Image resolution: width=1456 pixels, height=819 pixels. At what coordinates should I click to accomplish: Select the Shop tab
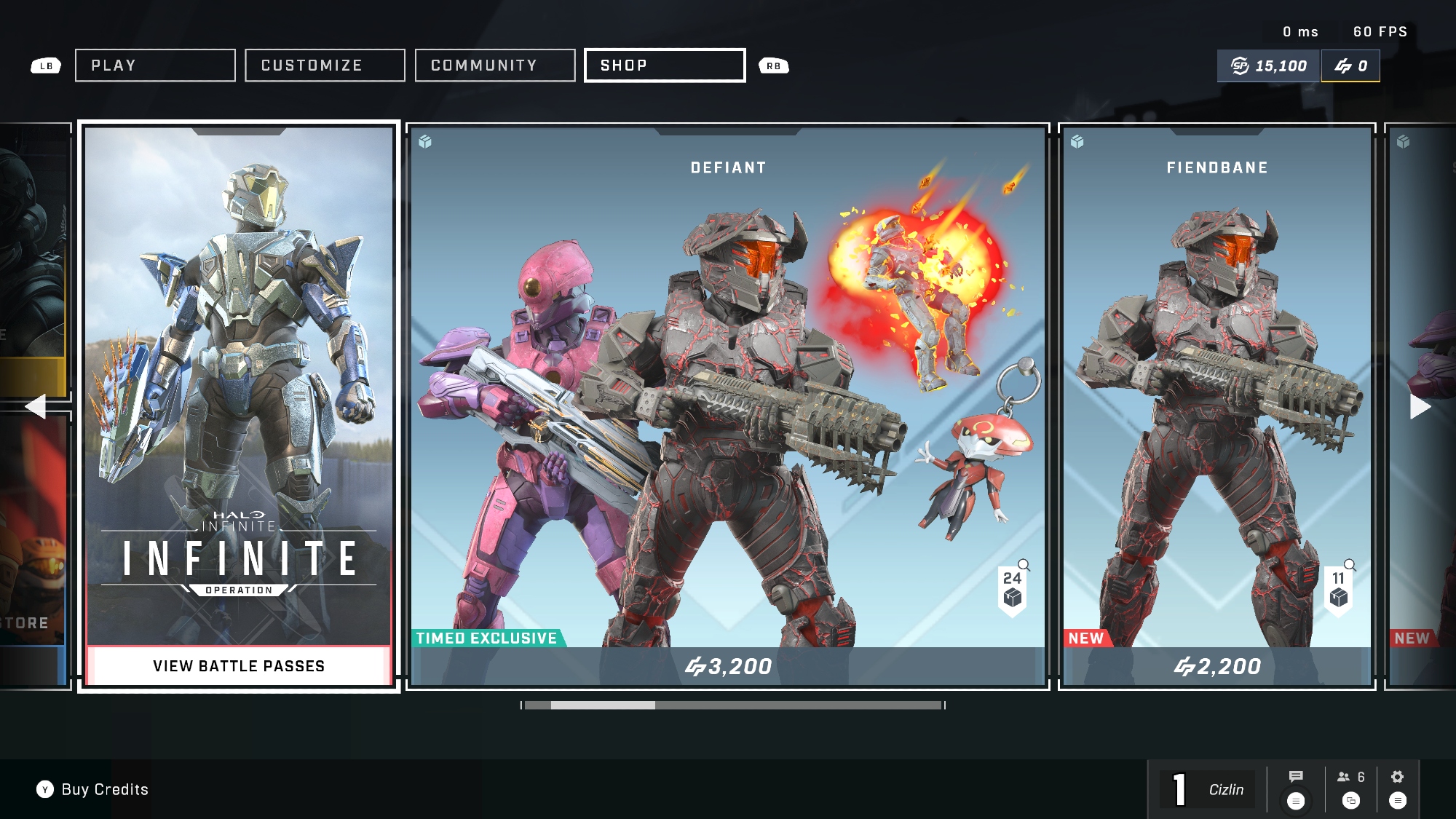pyautogui.click(x=665, y=66)
